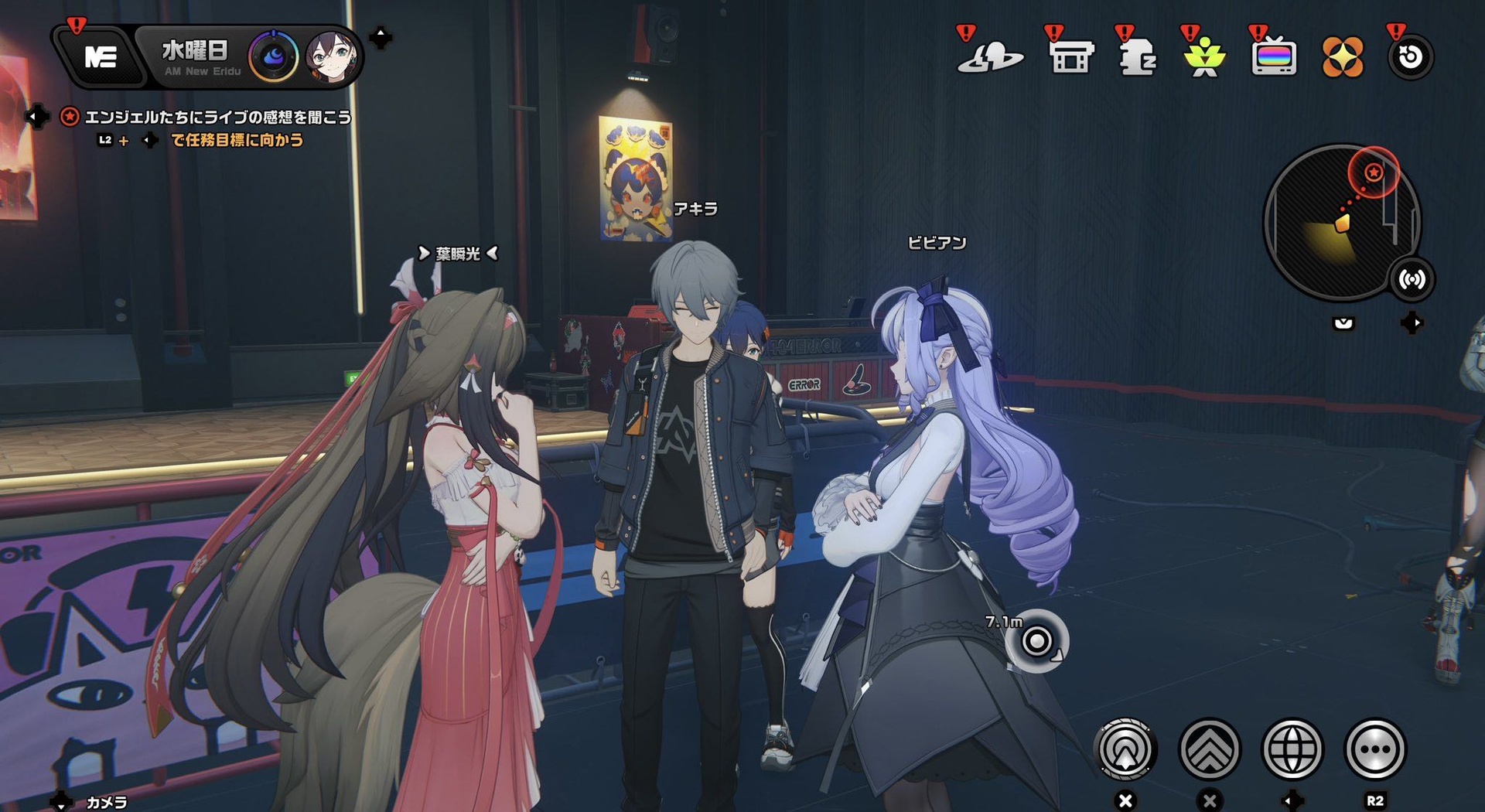Open the notebook with Z icon
The width and height of the screenshot is (1485, 812).
(x=1137, y=57)
